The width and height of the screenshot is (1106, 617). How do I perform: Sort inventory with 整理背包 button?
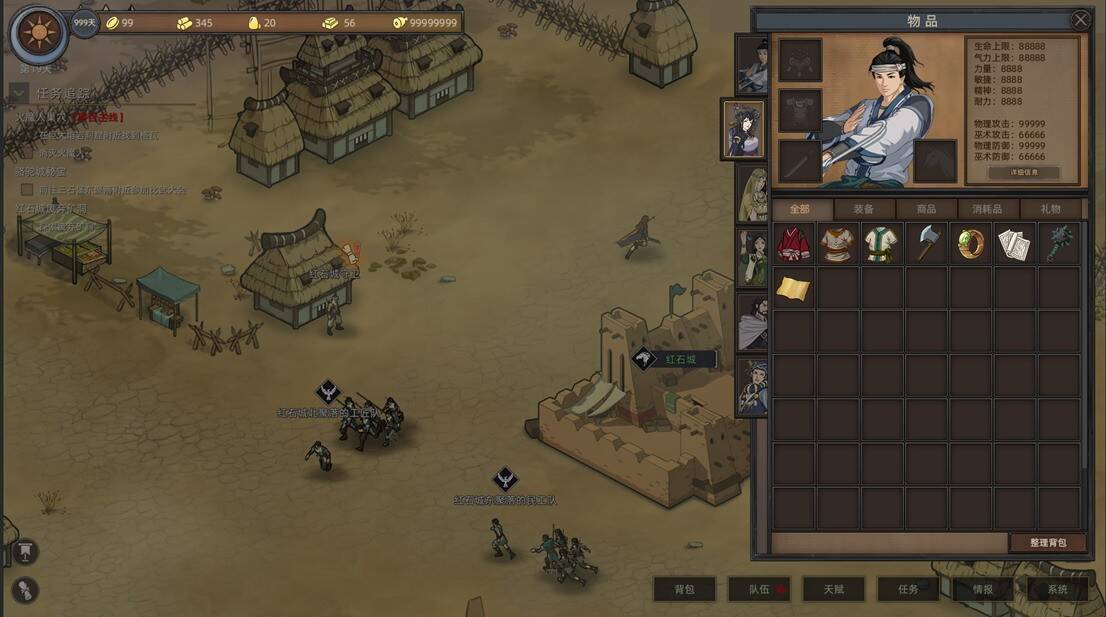pyautogui.click(x=1047, y=542)
